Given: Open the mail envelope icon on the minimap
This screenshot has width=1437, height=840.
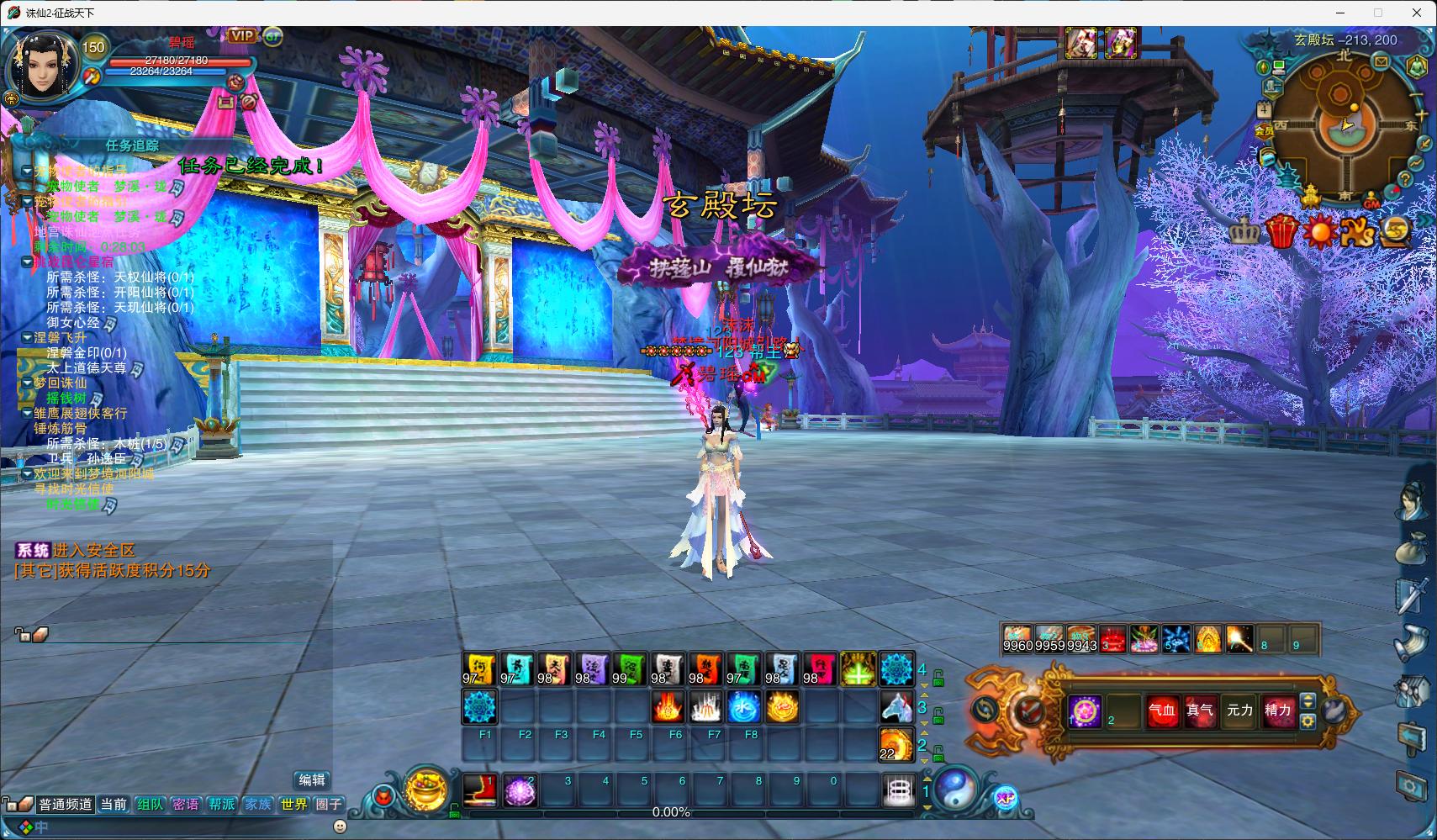Looking at the screenshot, I should 1382,61.
